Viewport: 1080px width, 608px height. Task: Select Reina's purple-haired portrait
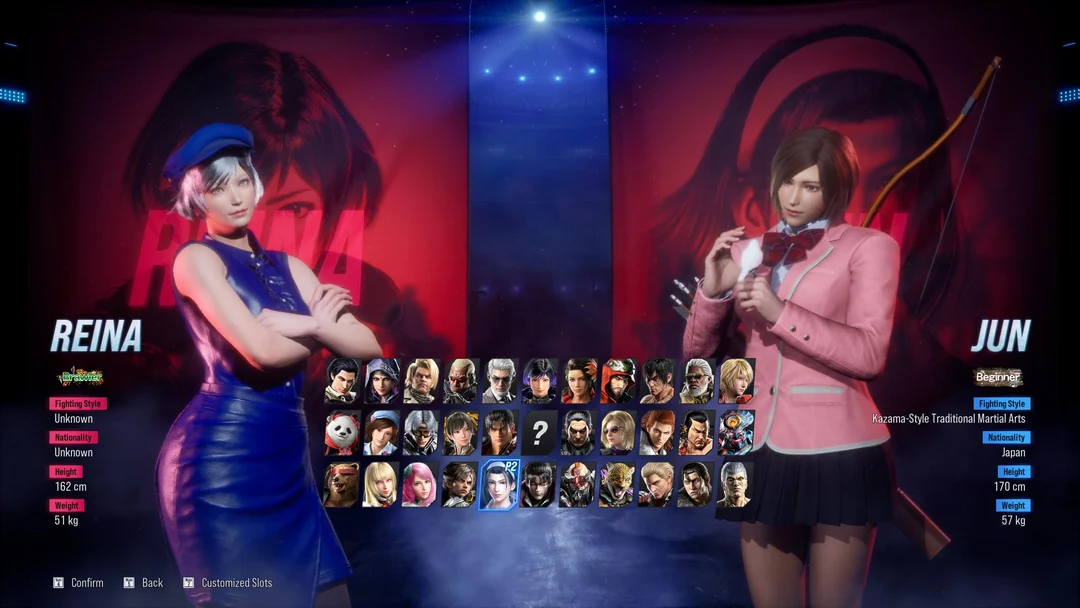[538, 380]
